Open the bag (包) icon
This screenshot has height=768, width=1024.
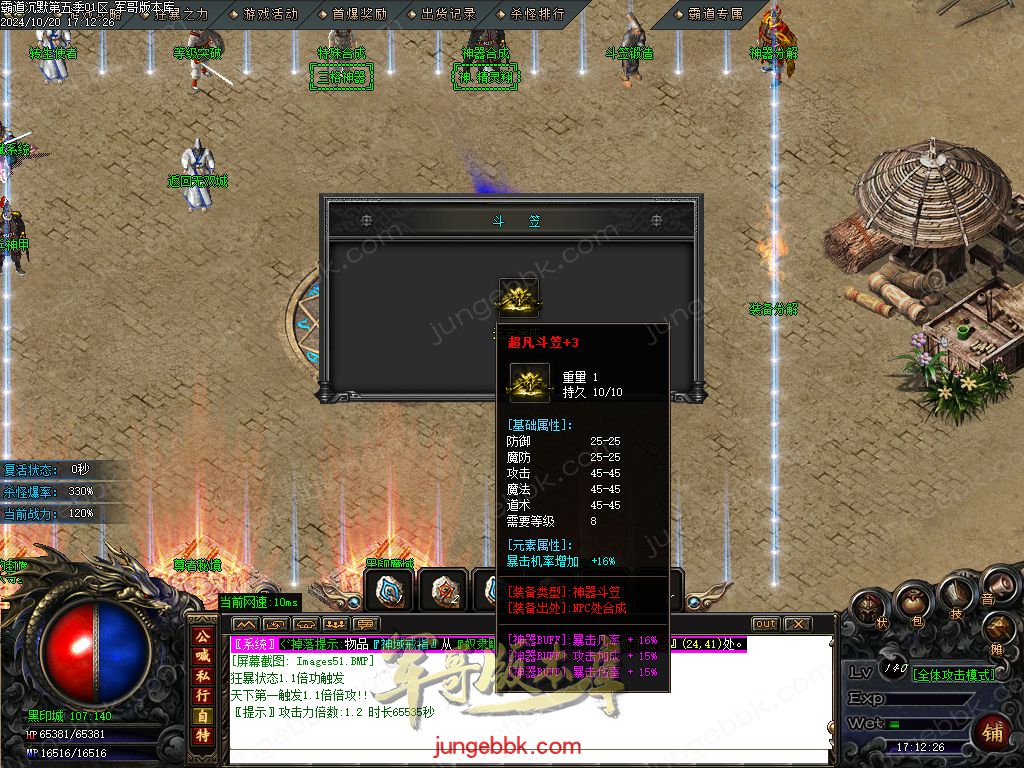[x=911, y=601]
